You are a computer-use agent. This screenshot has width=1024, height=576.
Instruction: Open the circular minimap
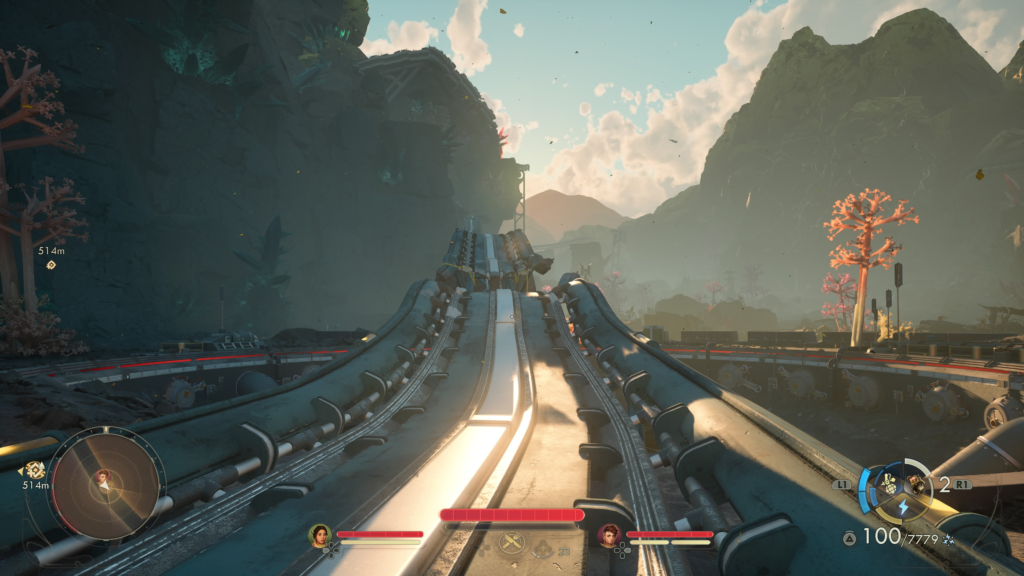[107, 484]
